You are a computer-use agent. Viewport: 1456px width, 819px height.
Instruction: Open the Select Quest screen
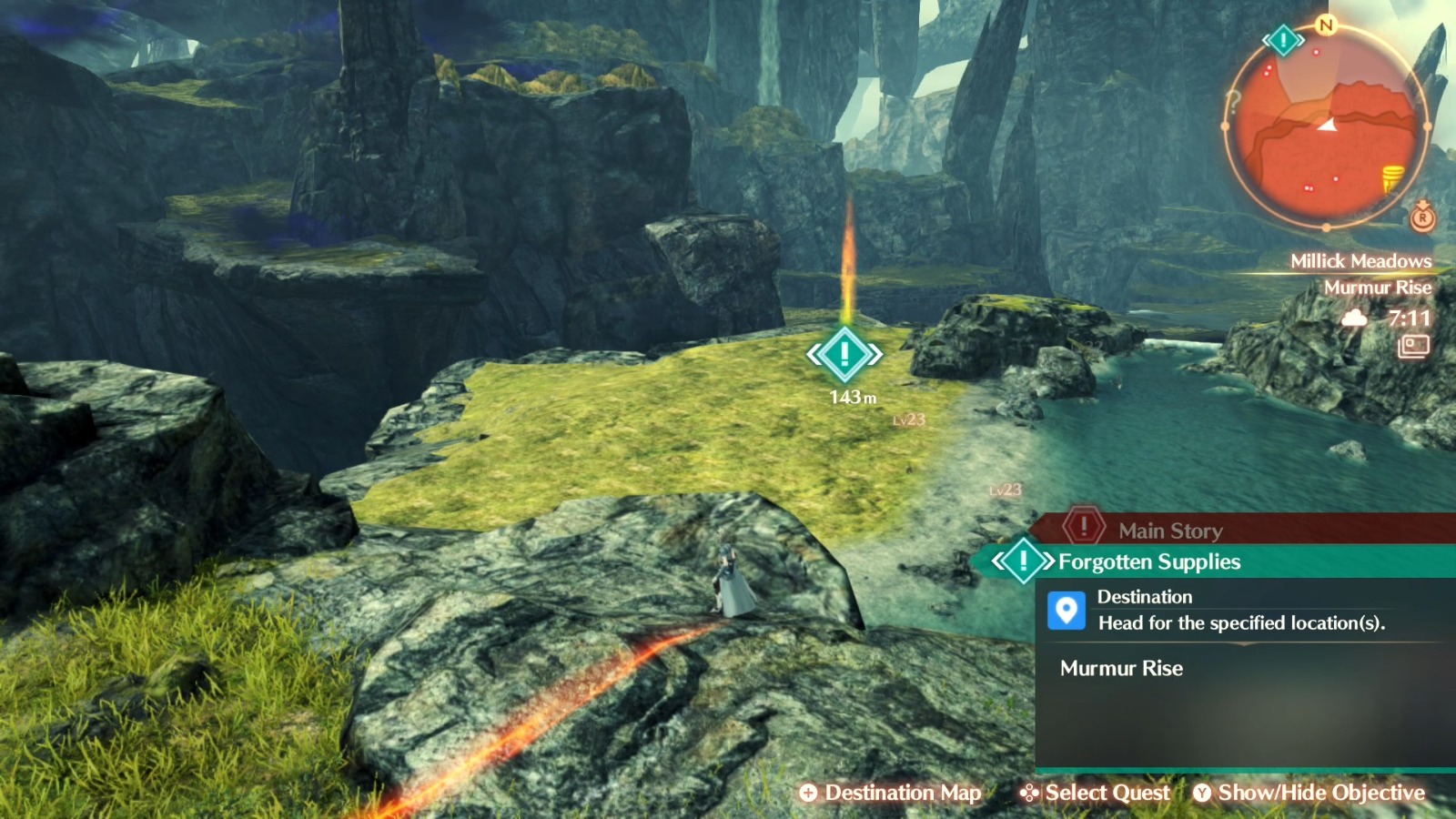(x=1097, y=793)
